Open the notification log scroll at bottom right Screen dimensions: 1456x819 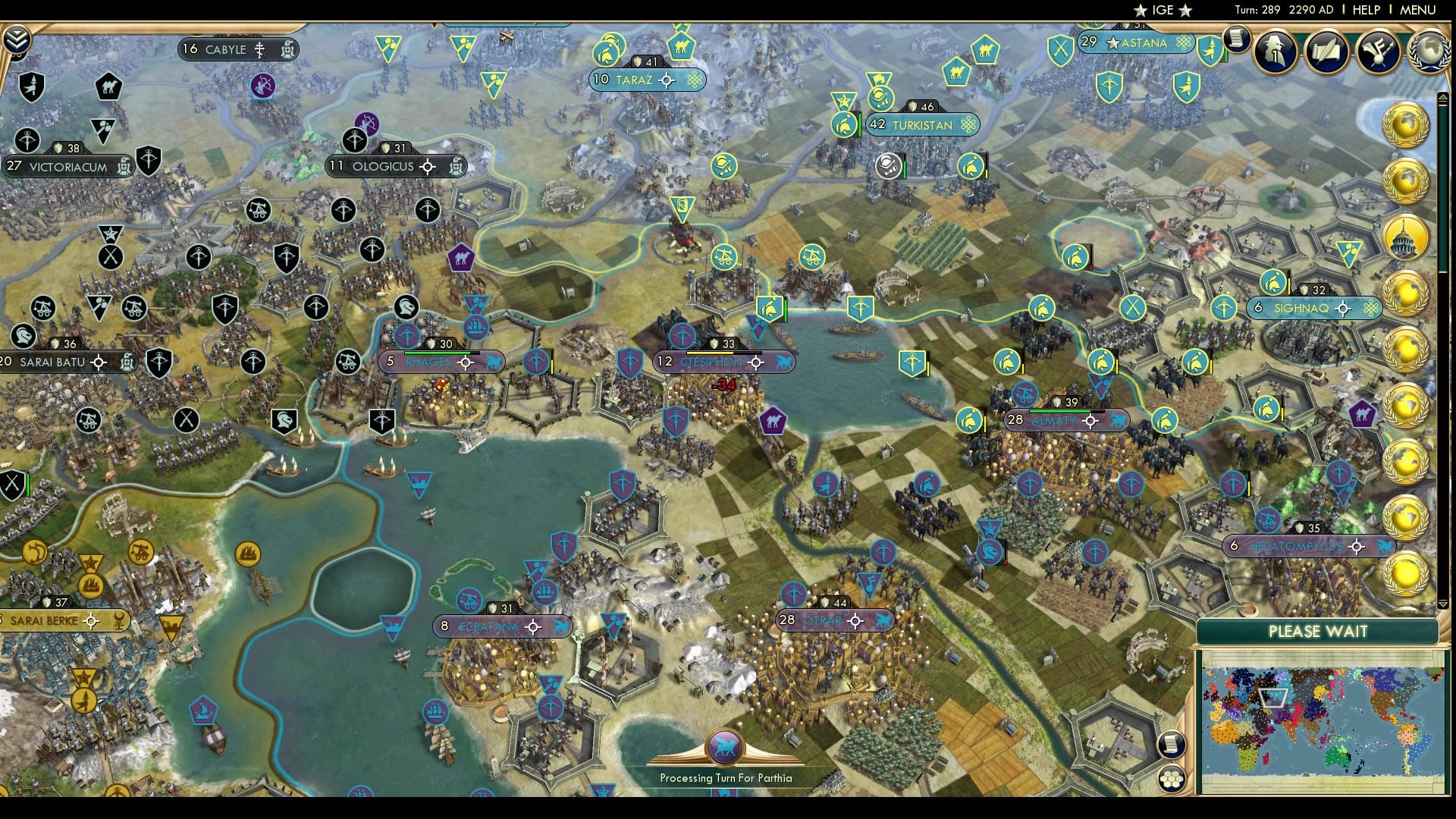click(1172, 745)
